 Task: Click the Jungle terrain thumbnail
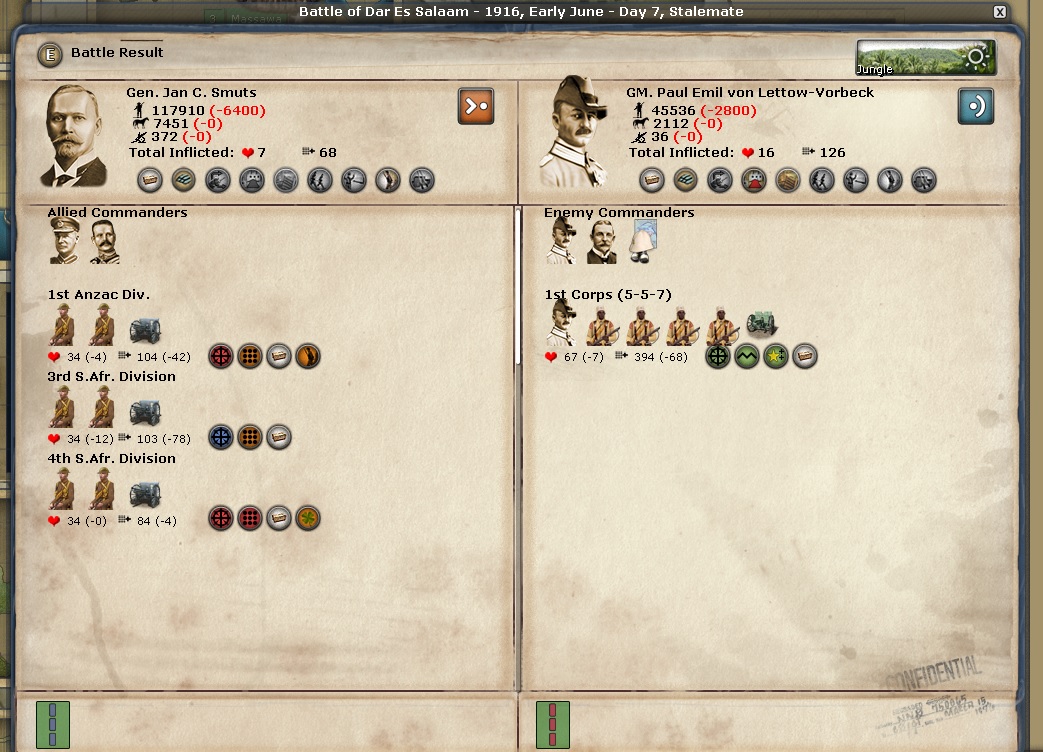coord(925,58)
